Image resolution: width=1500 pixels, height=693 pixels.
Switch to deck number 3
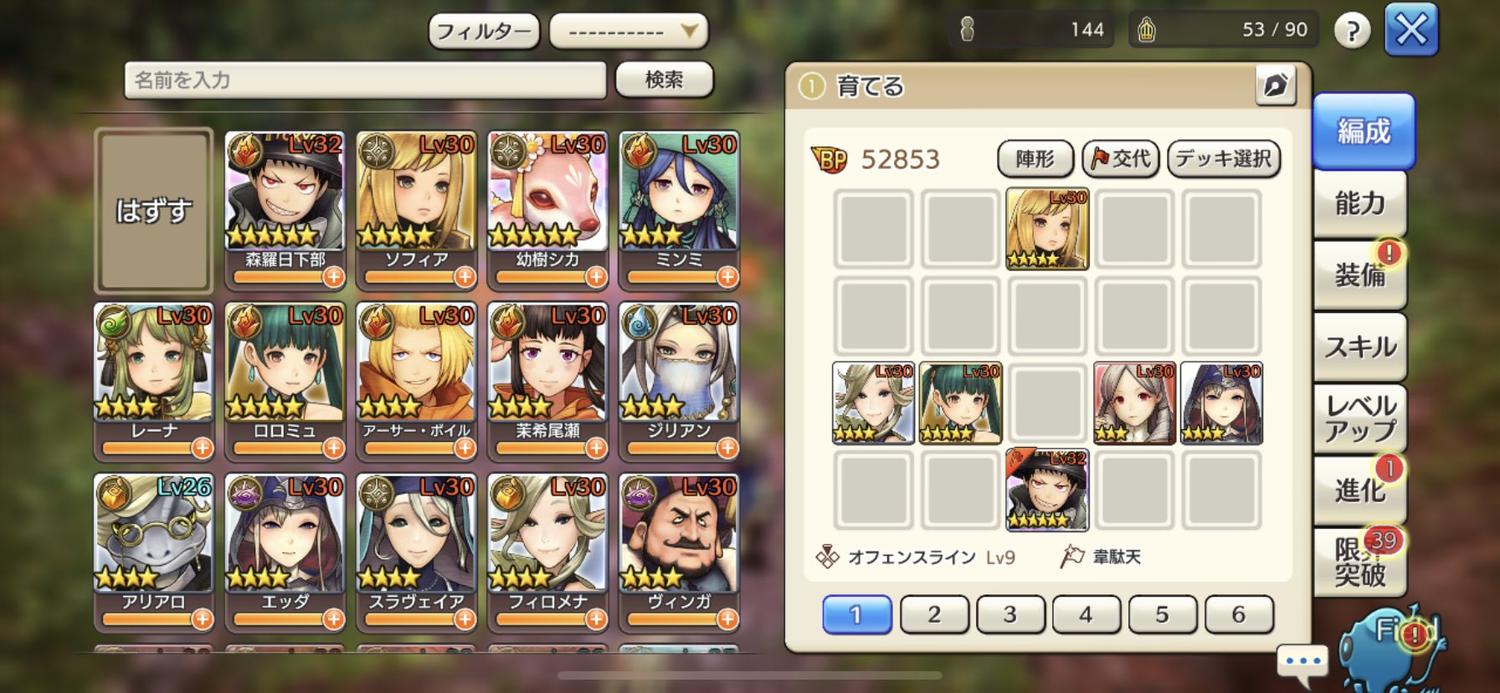click(x=1010, y=614)
